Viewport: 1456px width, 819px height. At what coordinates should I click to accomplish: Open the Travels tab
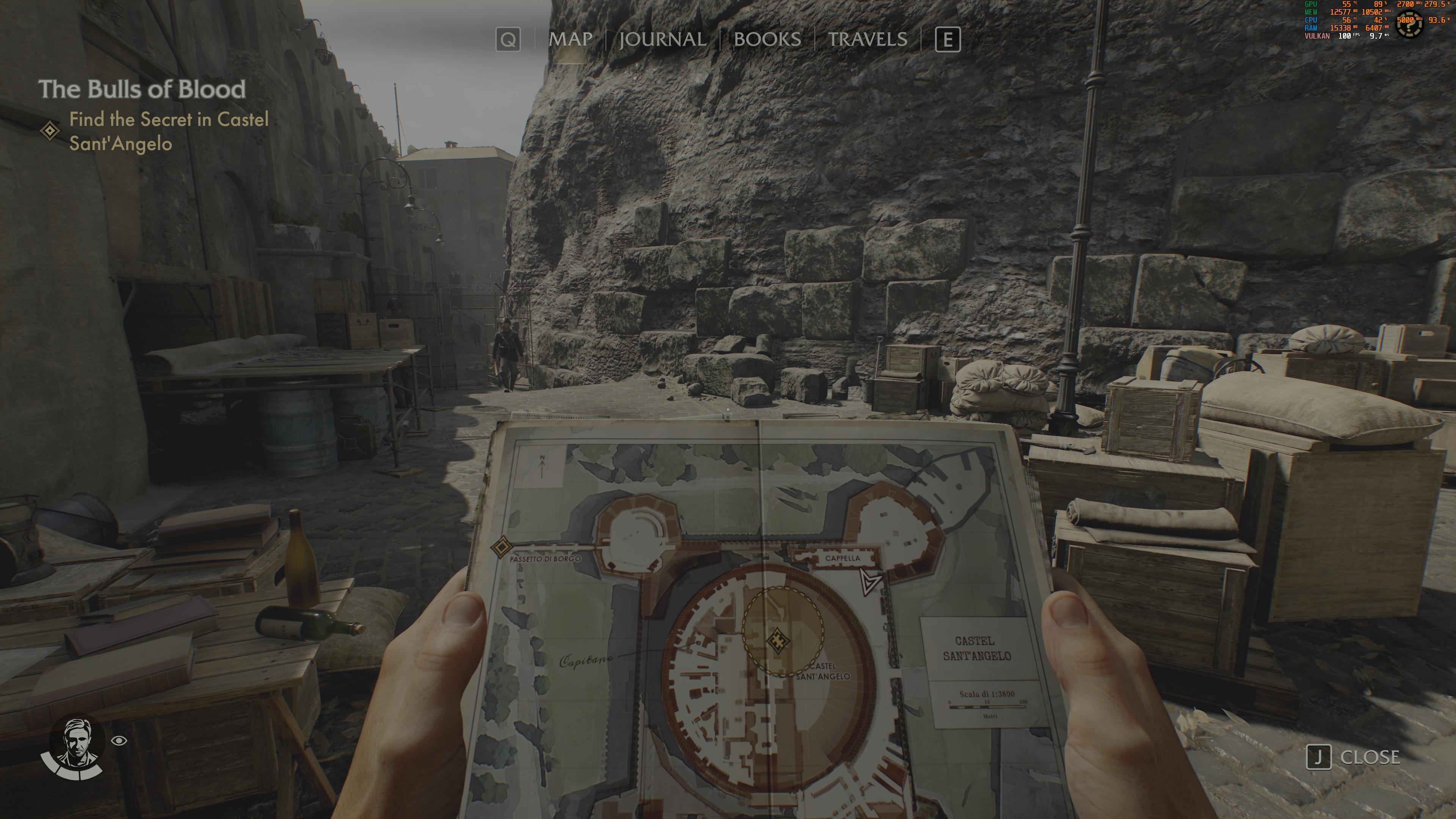(x=867, y=39)
